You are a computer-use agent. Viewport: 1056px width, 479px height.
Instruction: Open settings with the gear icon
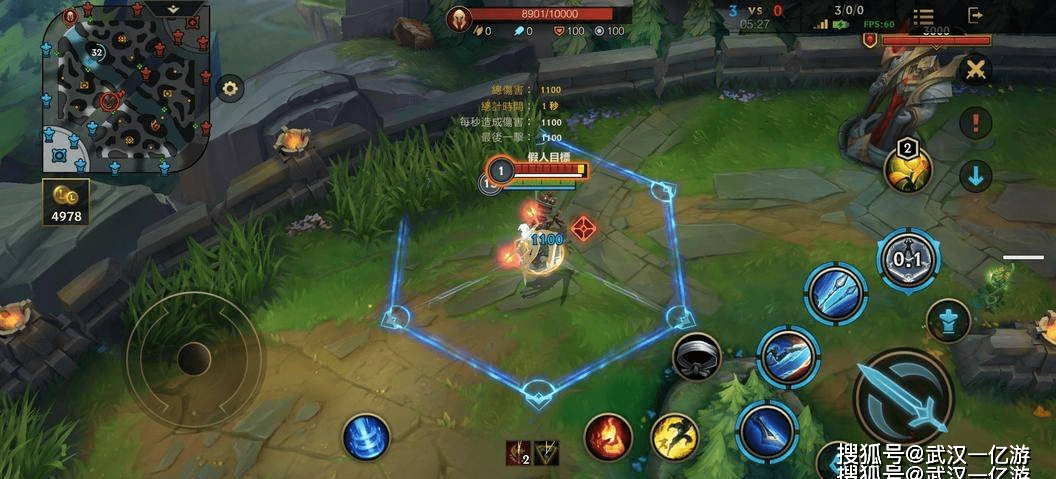[231, 89]
